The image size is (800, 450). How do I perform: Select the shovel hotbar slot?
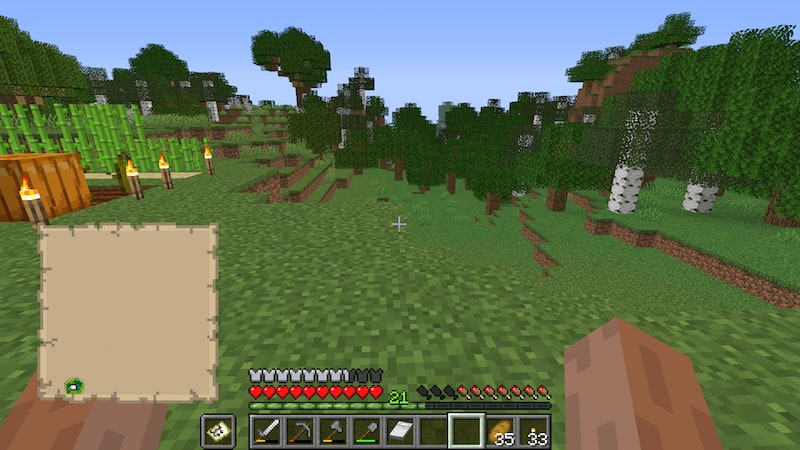click(x=366, y=431)
